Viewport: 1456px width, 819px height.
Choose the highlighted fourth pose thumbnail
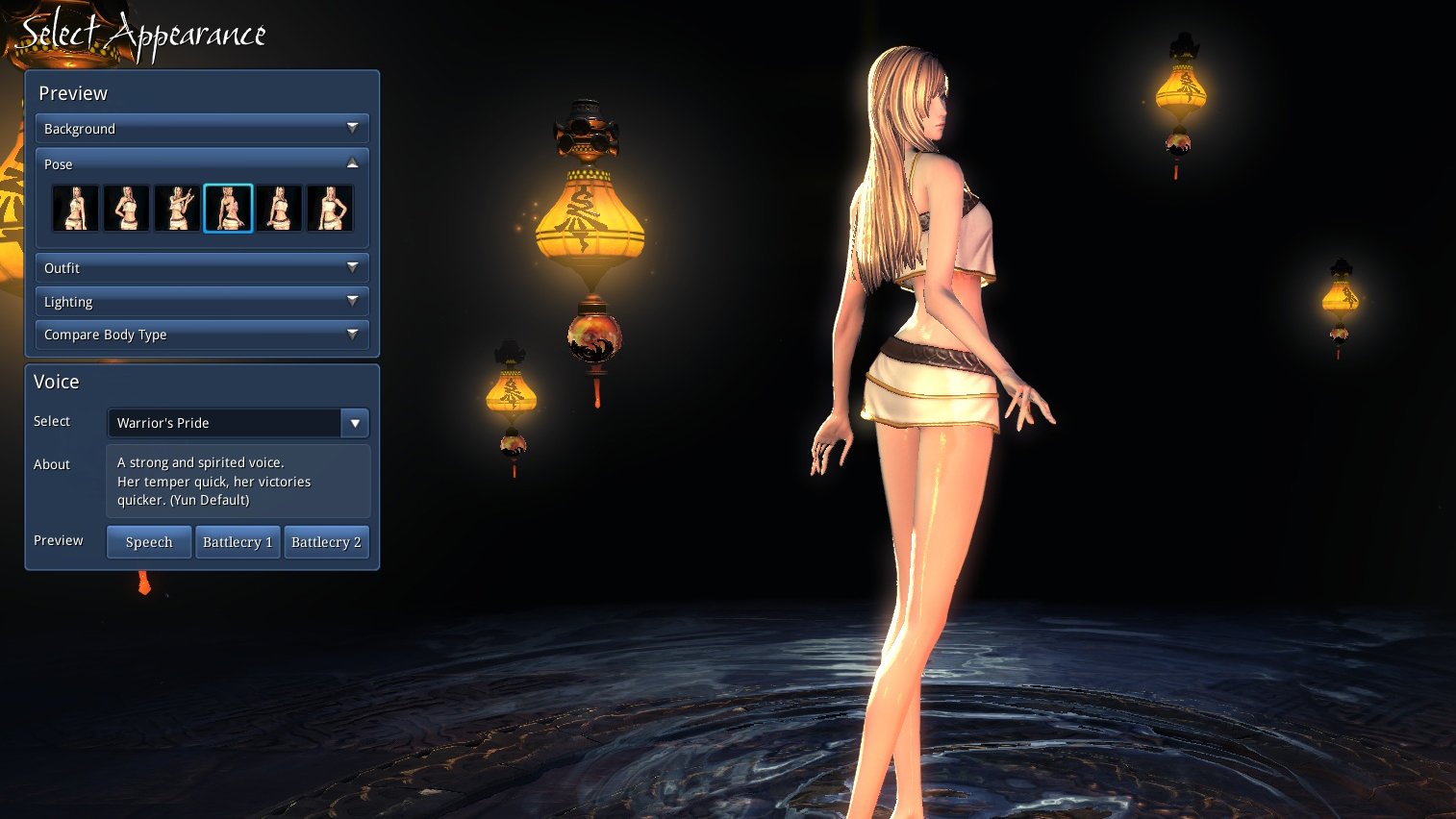click(228, 209)
